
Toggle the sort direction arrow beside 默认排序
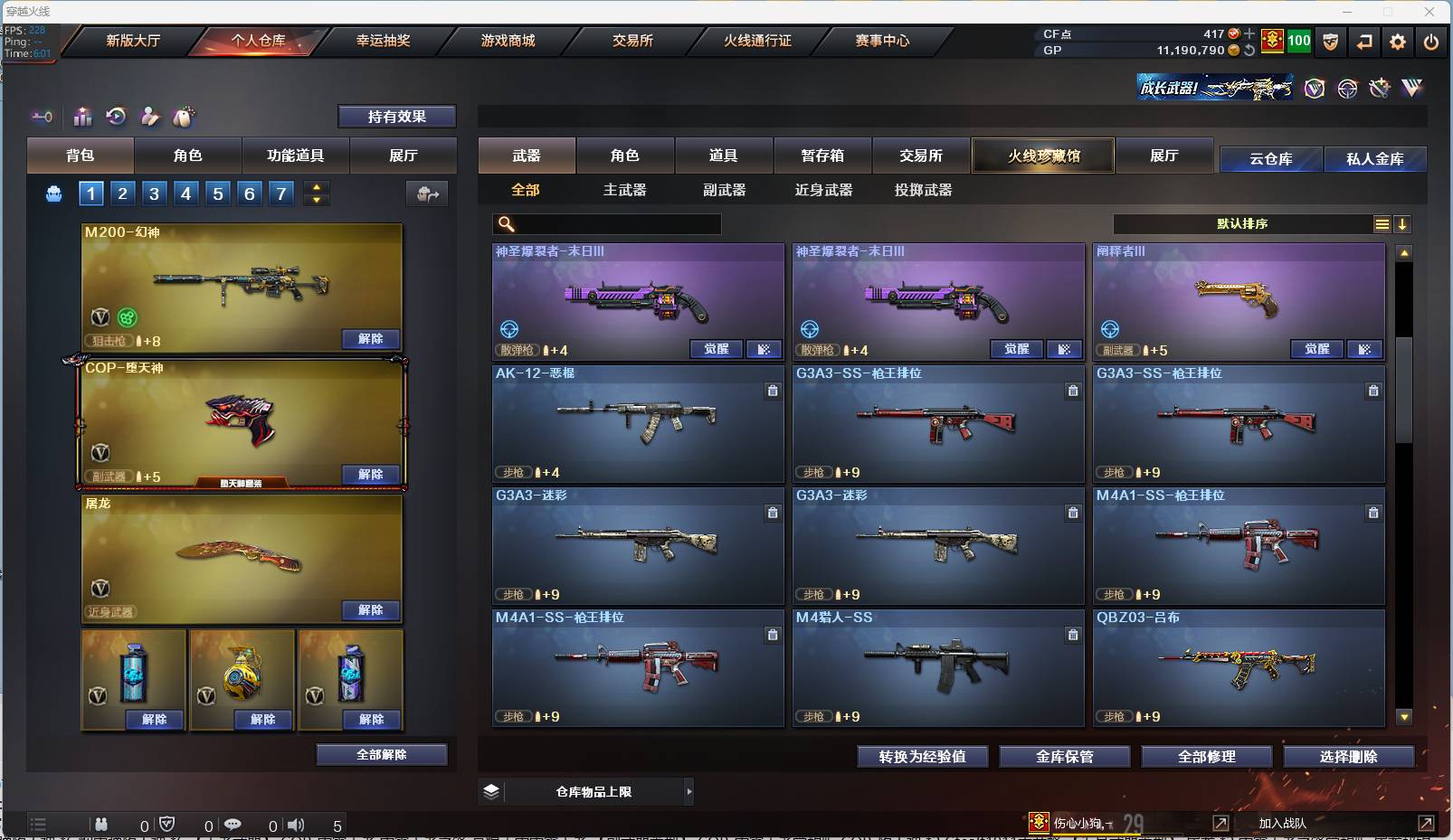click(1403, 223)
